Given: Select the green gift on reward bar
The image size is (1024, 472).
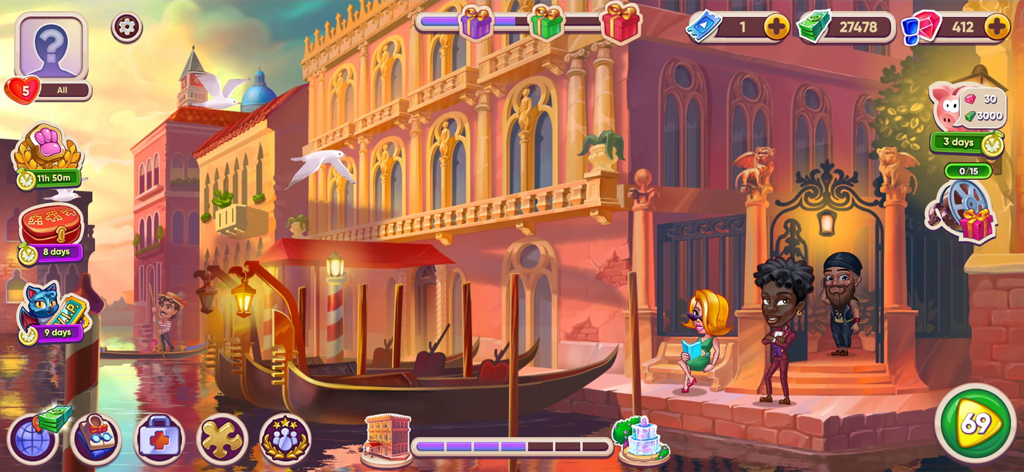Looking at the screenshot, I should click(x=546, y=21).
